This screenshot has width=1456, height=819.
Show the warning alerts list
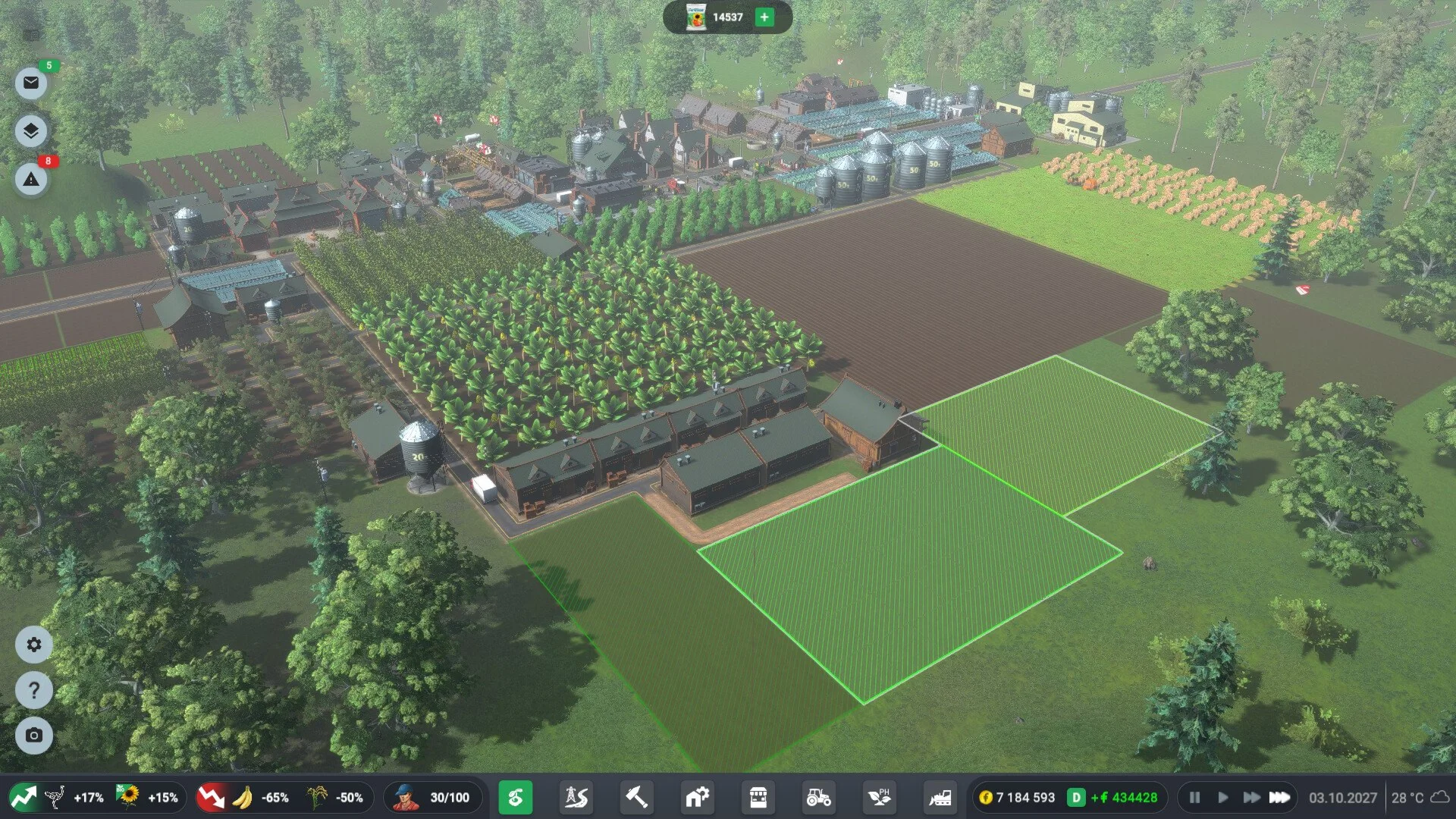coord(31,180)
